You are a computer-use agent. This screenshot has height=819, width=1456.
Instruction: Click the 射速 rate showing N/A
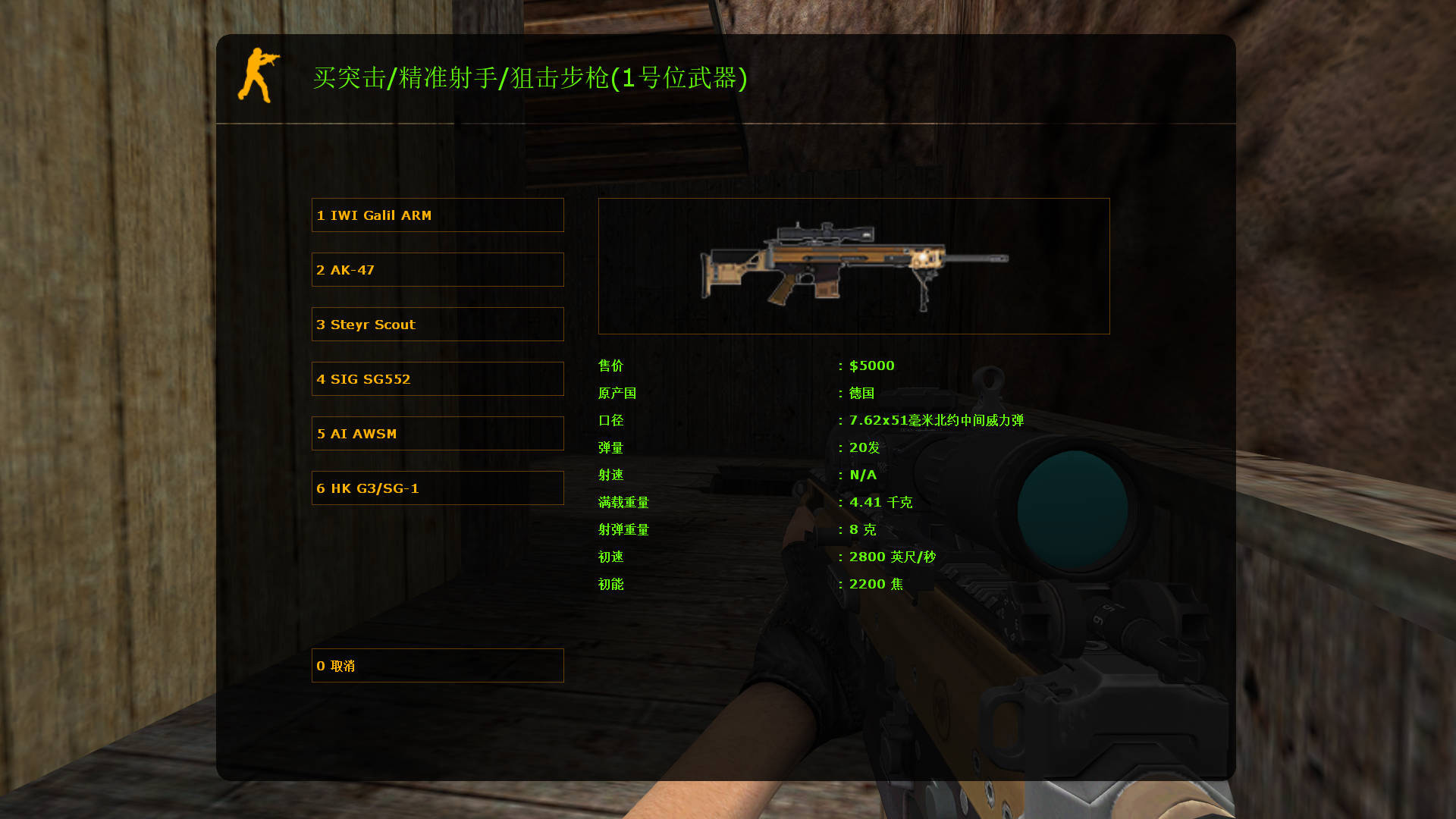pos(862,475)
